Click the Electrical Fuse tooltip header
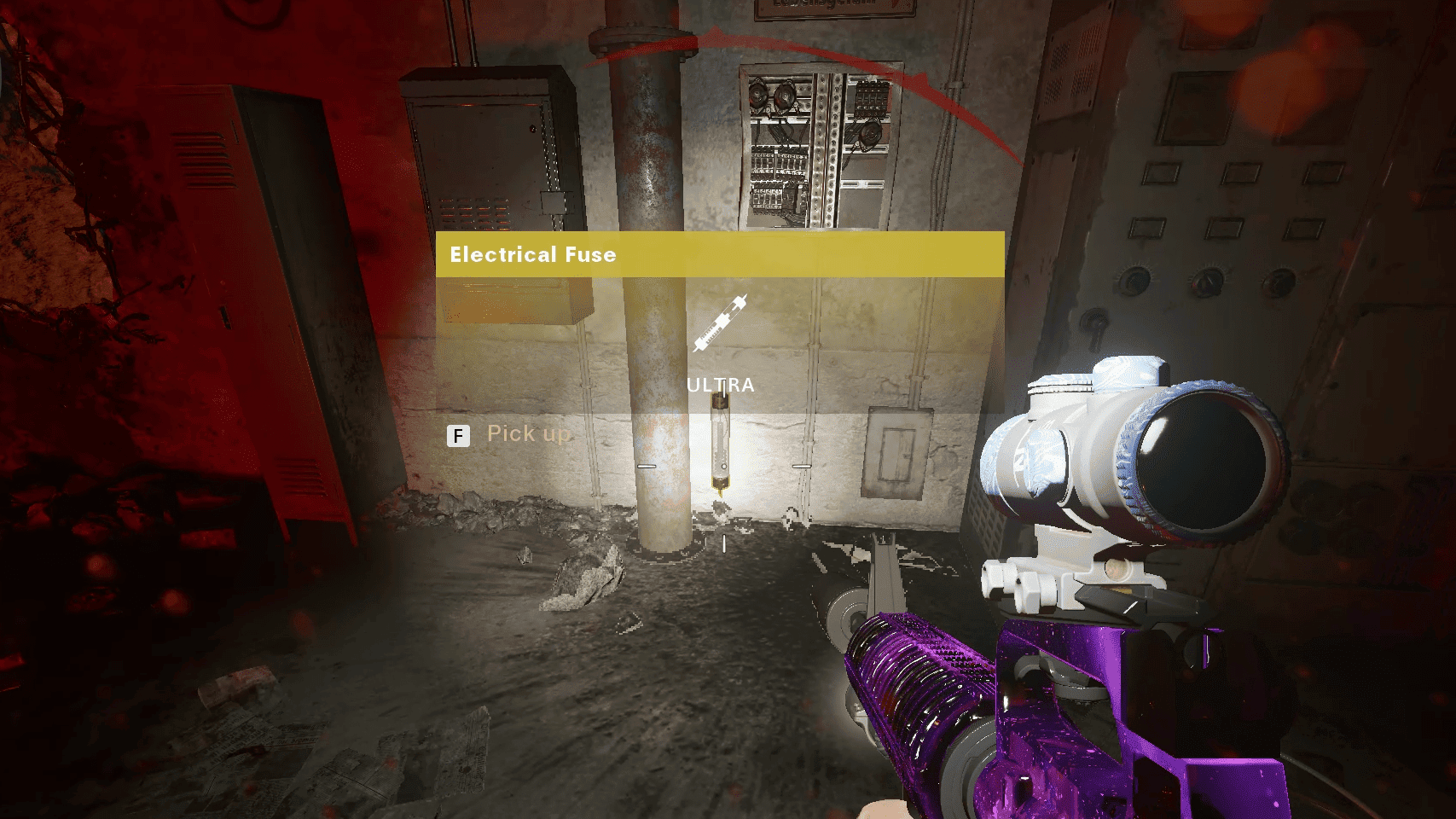 click(719, 254)
